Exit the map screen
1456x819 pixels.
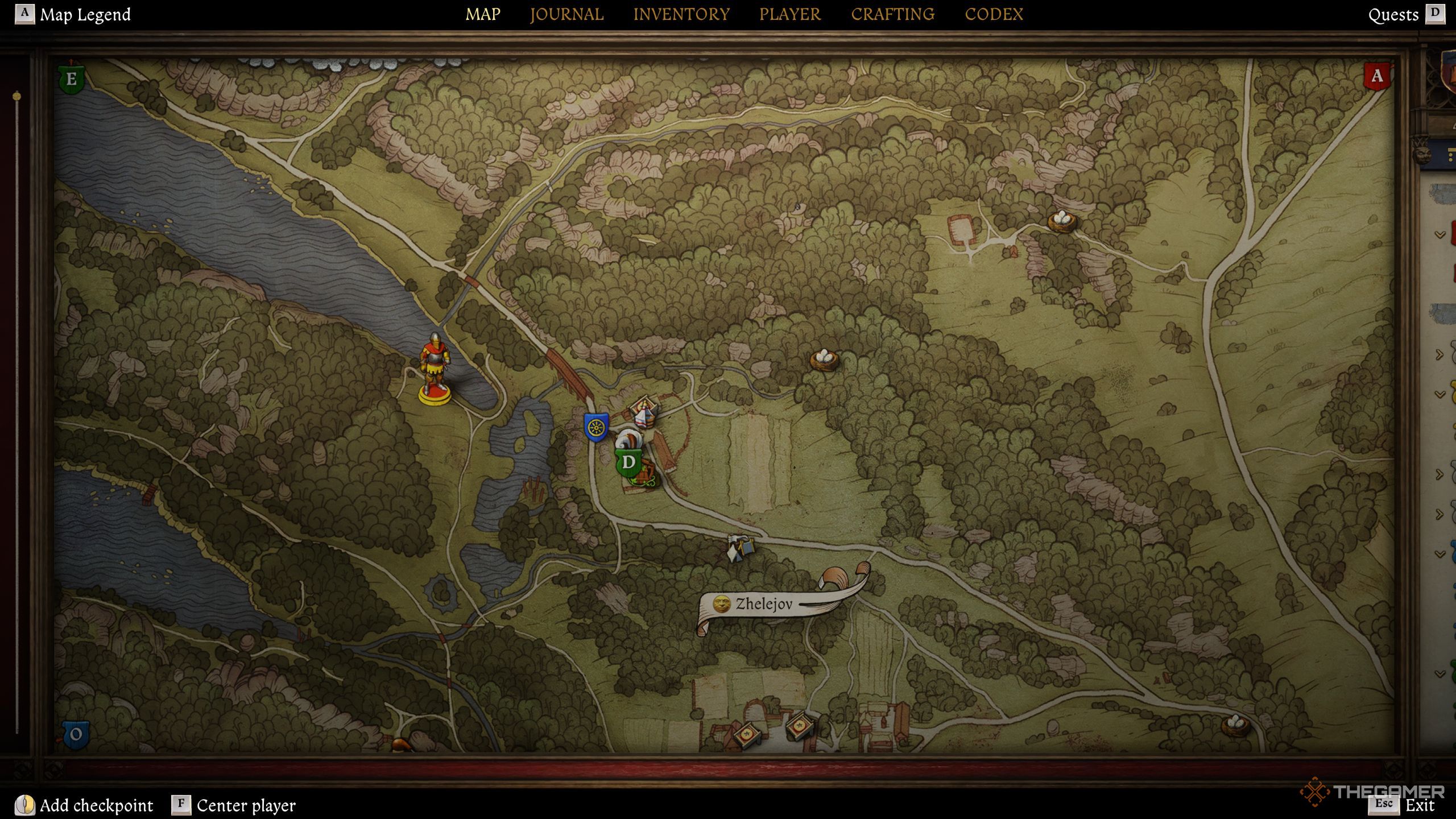1420,805
